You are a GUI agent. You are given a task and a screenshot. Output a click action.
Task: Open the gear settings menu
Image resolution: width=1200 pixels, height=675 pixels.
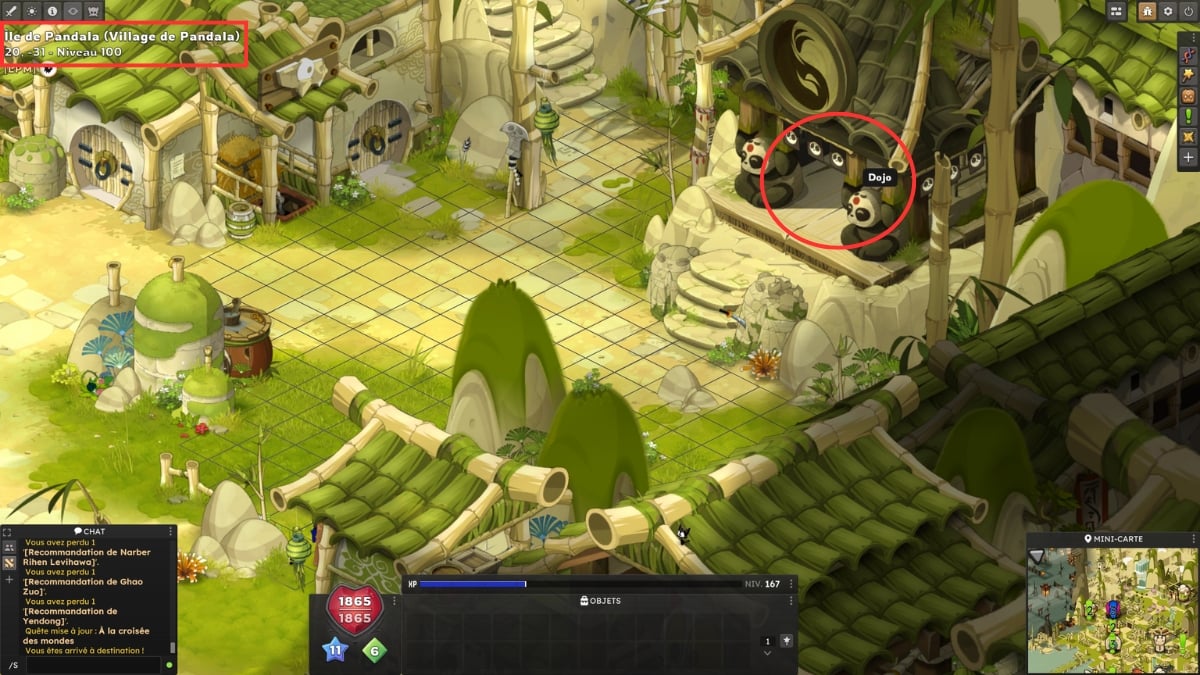pyautogui.click(x=1167, y=11)
